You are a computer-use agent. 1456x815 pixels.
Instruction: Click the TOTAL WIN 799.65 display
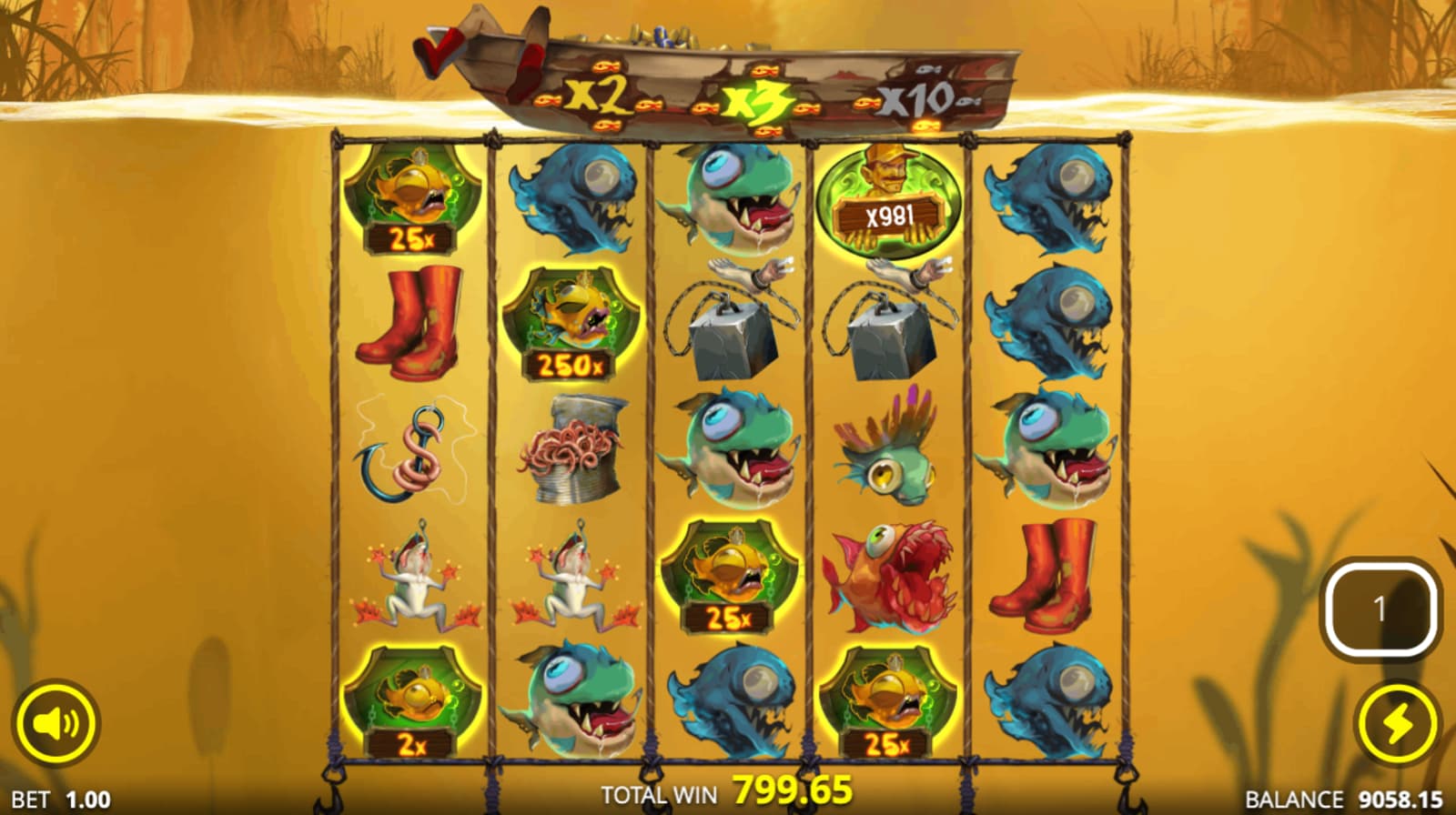(723, 790)
